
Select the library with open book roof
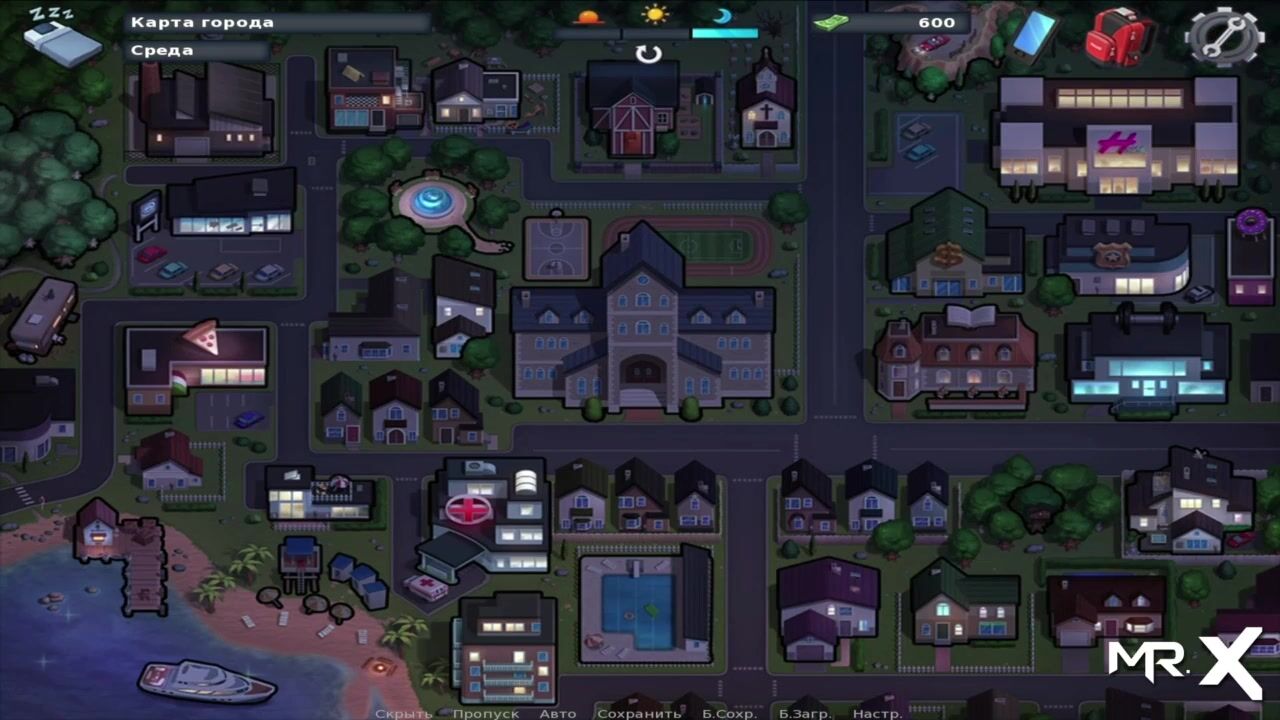[x=955, y=355]
